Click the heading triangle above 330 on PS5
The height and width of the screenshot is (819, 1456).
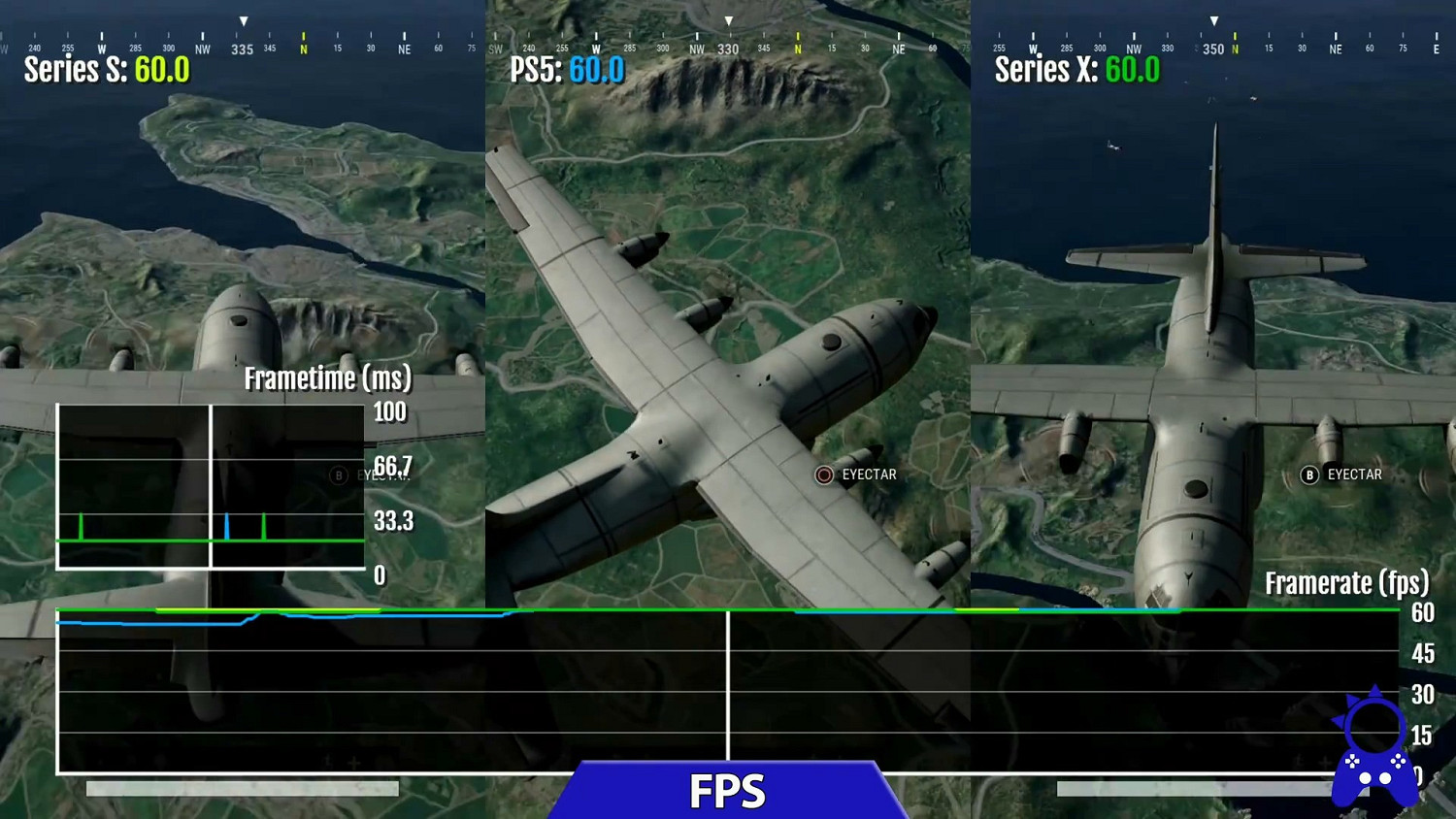point(727,18)
